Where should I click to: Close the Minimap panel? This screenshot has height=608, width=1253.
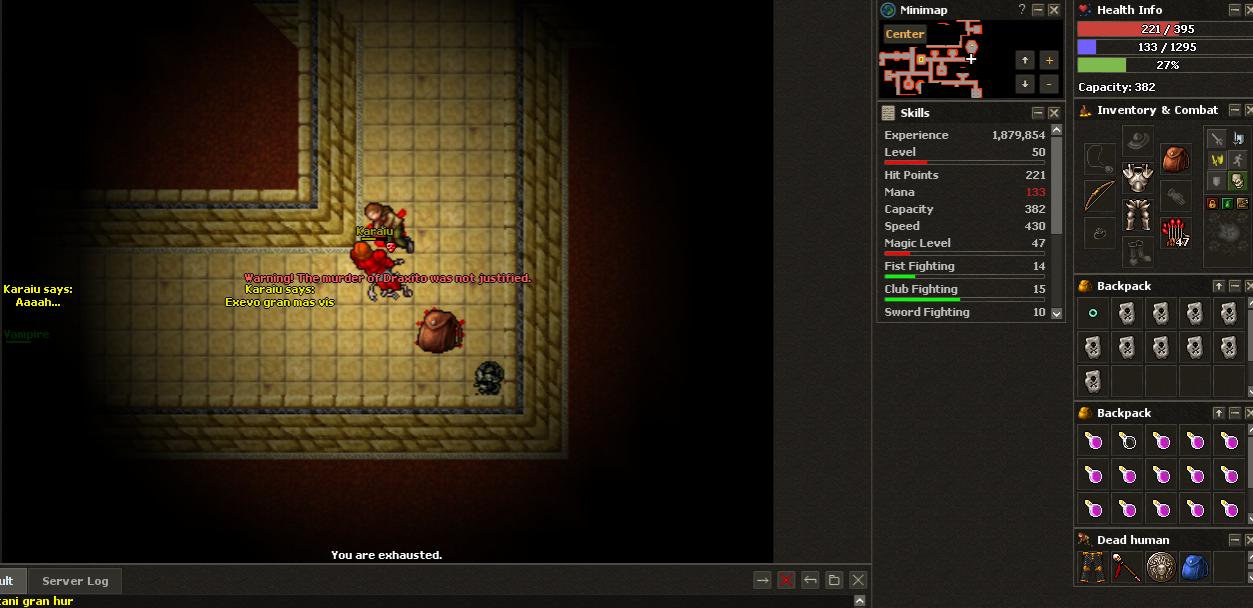point(1054,10)
